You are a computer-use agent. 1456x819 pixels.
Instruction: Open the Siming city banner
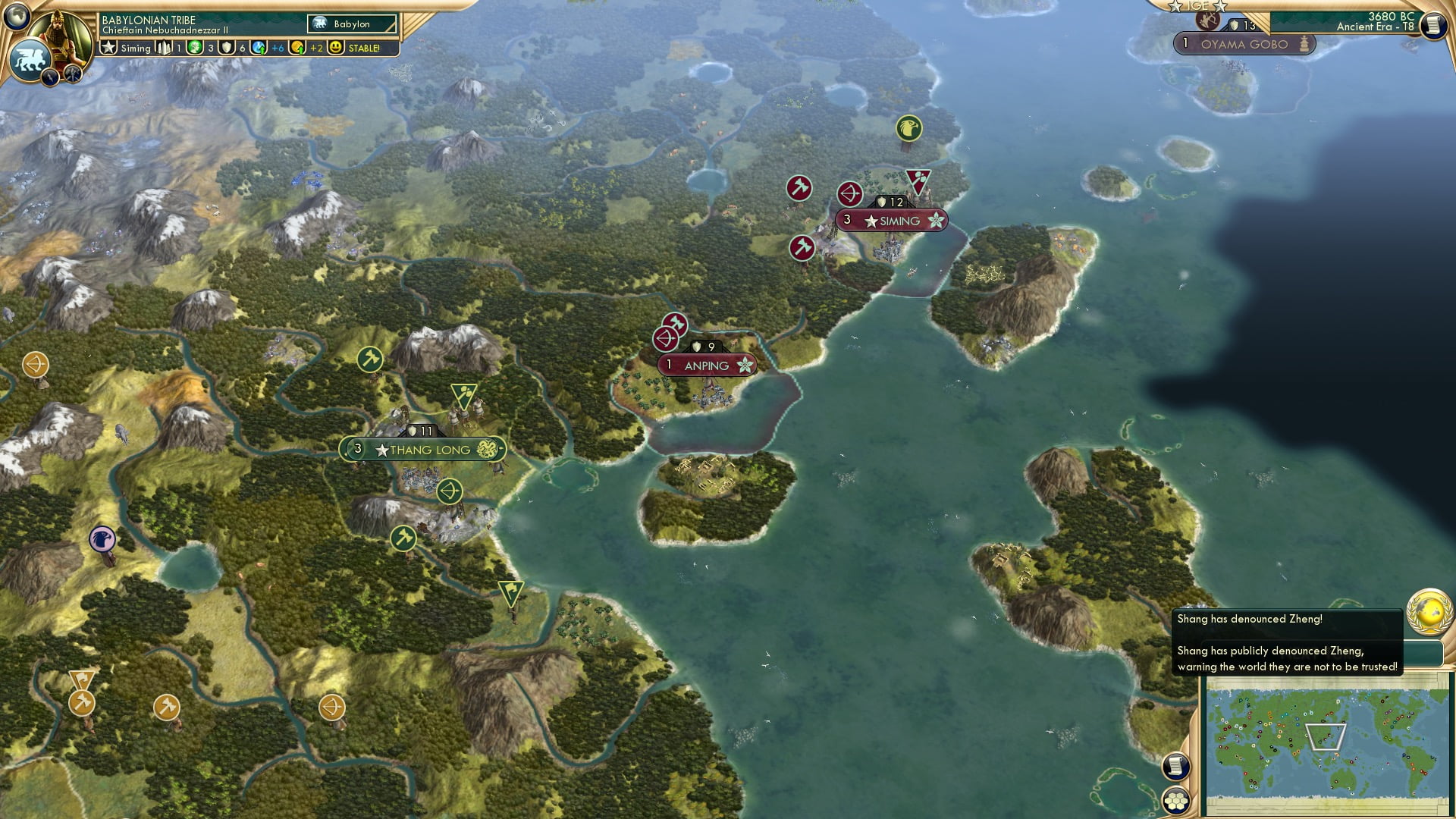[x=891, y=221]
